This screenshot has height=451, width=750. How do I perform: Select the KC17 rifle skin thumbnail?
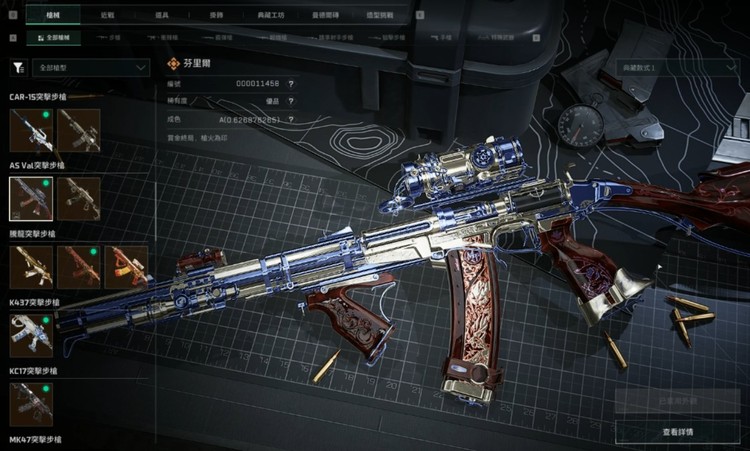[x=30, y=403]
